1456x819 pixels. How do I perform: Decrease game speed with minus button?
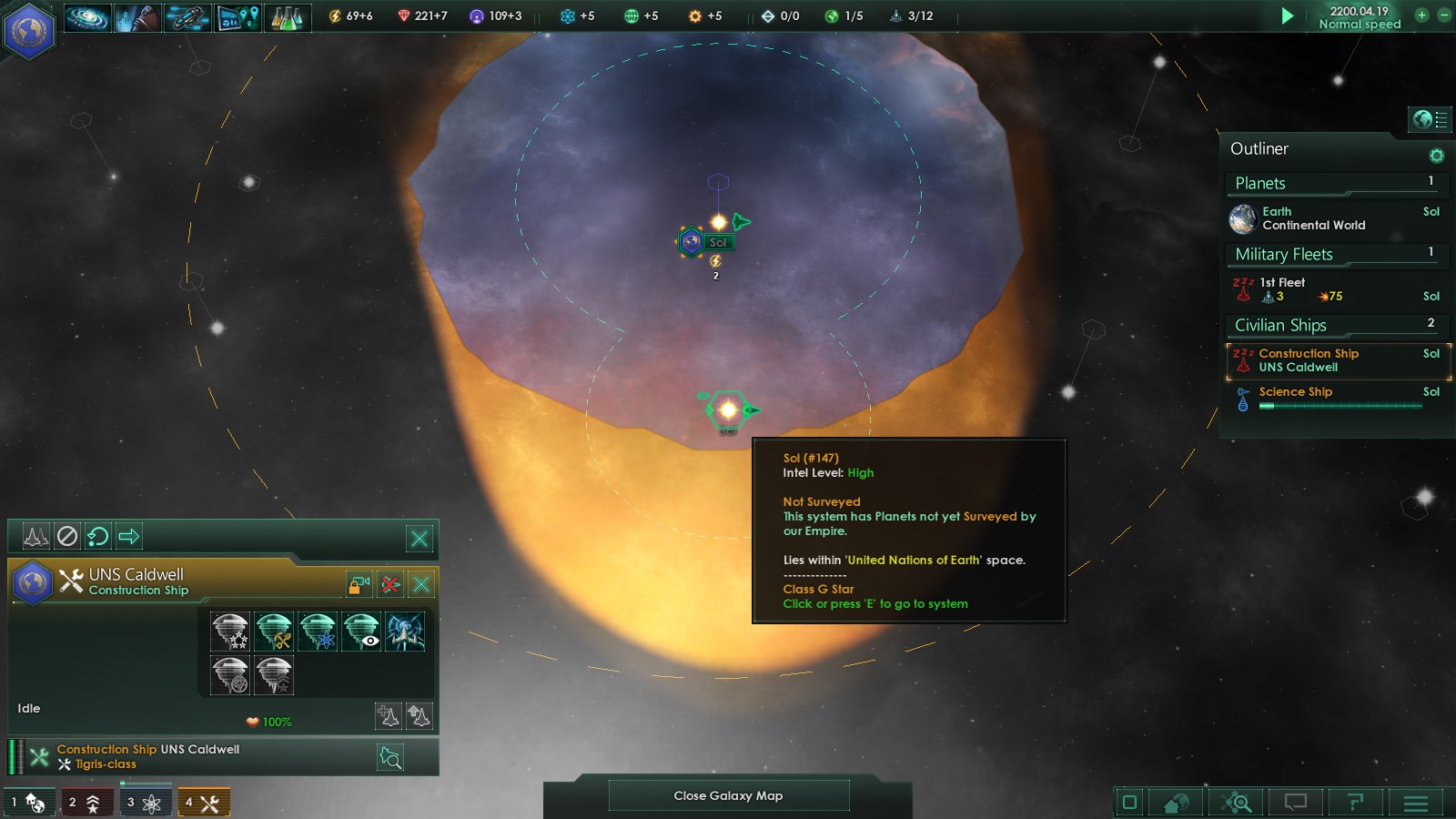tap(1443, 15)
